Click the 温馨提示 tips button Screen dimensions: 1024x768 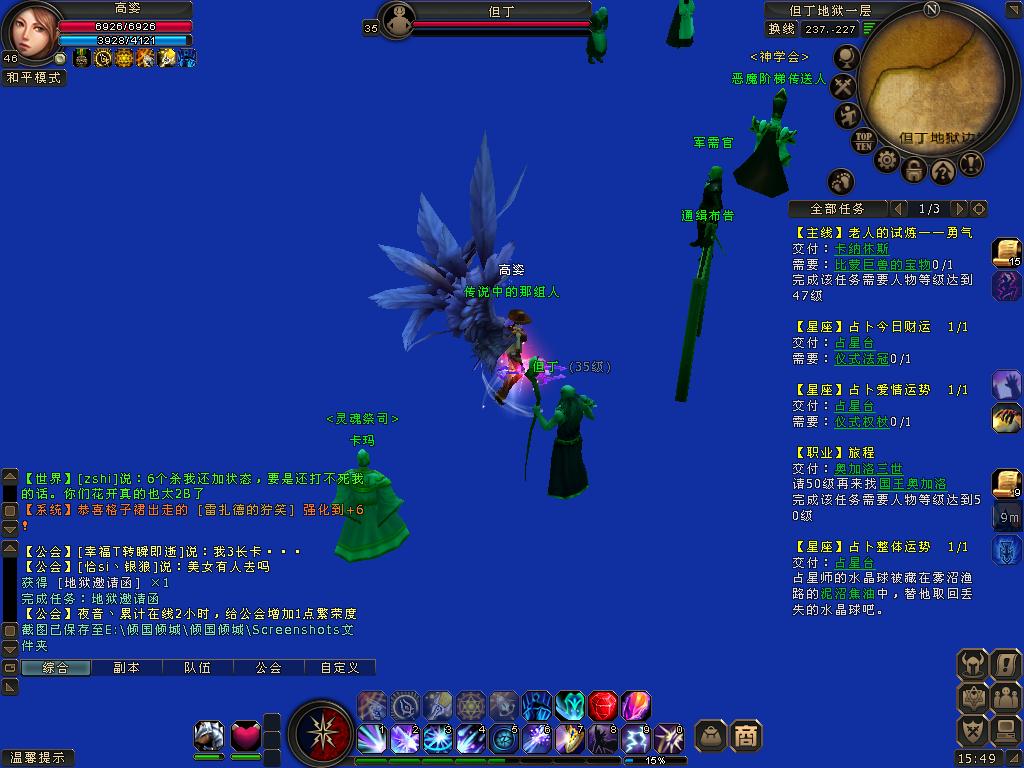pyautogui.click(x=38, y=758)
